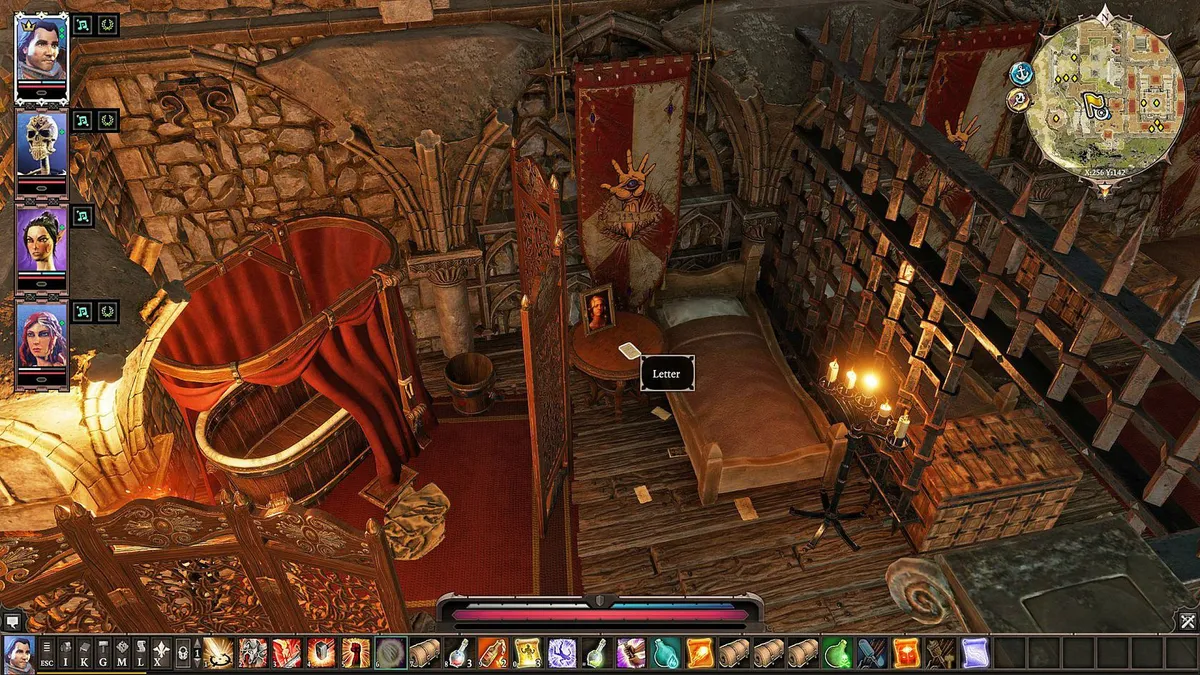Screen dimensions: 1200x675
Task: Select the dark-haired elf party portrait
Action: pyautogui.click(x=42, y=238)
